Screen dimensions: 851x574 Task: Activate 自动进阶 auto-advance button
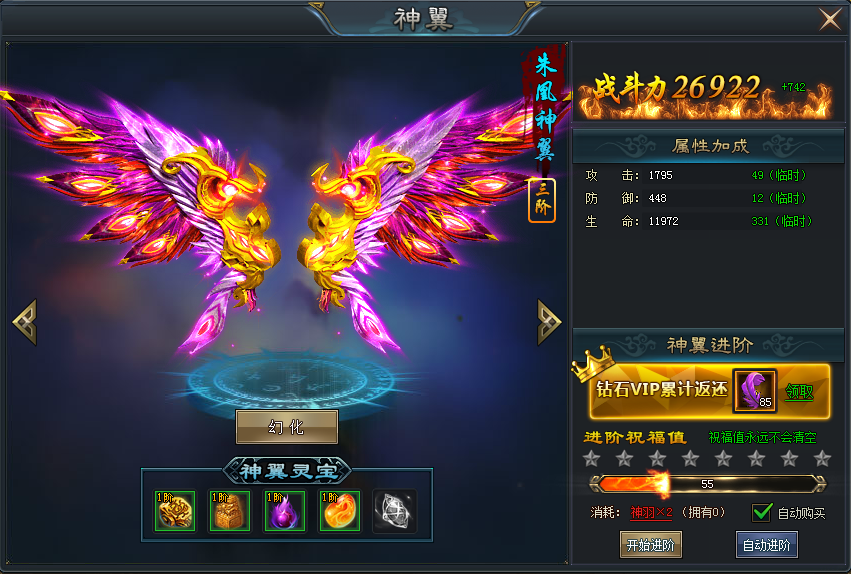click(x=767, y=545)
